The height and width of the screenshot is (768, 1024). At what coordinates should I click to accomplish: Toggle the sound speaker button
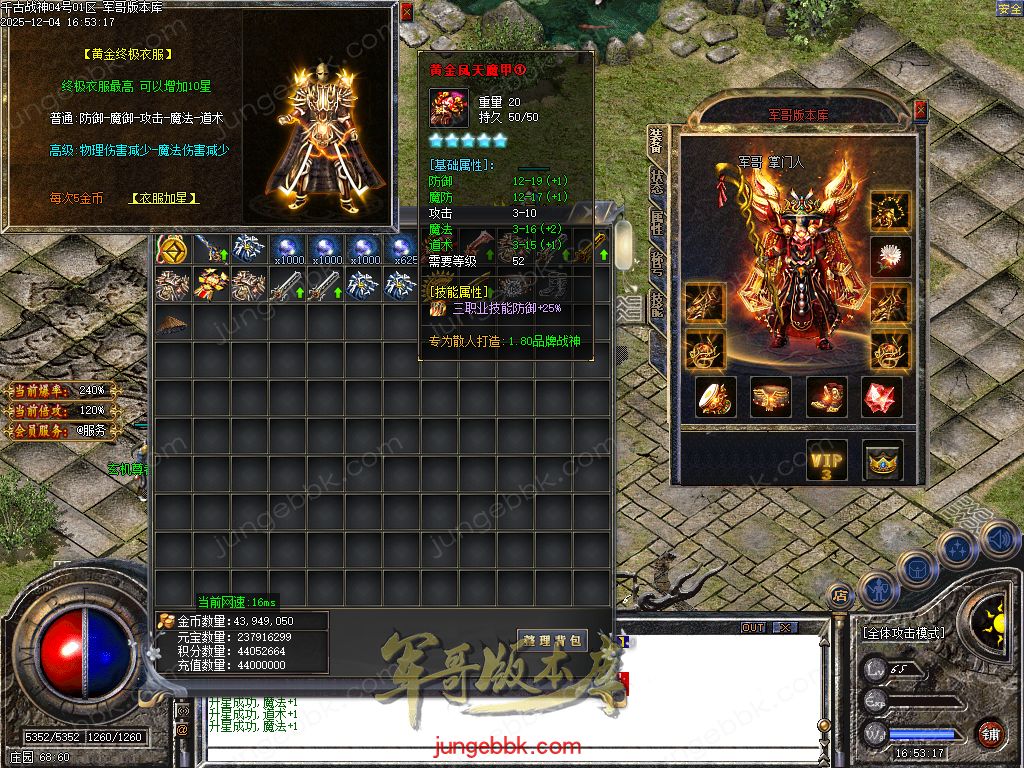pyautogui.click(x=999, y=540)
